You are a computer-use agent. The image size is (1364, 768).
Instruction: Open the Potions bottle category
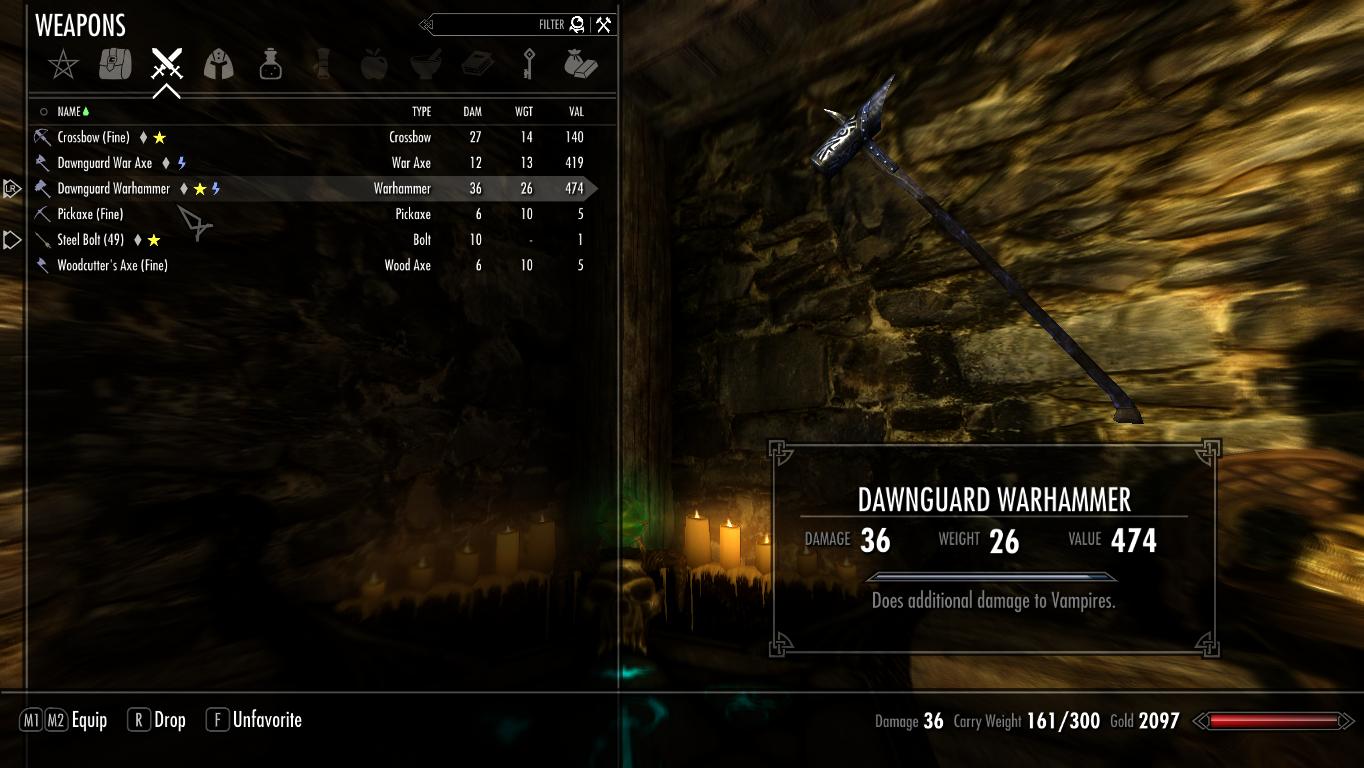pyautogui.click(x=270, y=66)
